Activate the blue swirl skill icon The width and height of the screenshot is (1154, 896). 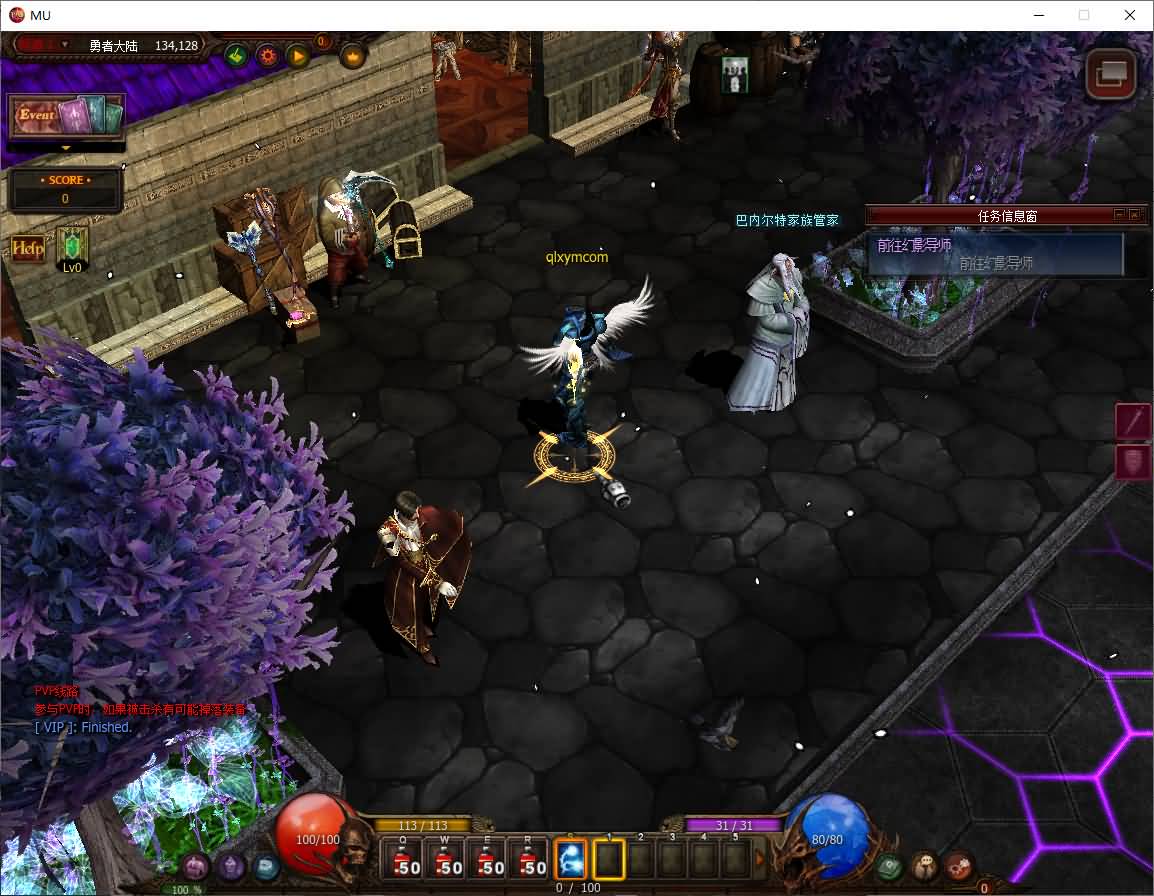pos(570,859)
